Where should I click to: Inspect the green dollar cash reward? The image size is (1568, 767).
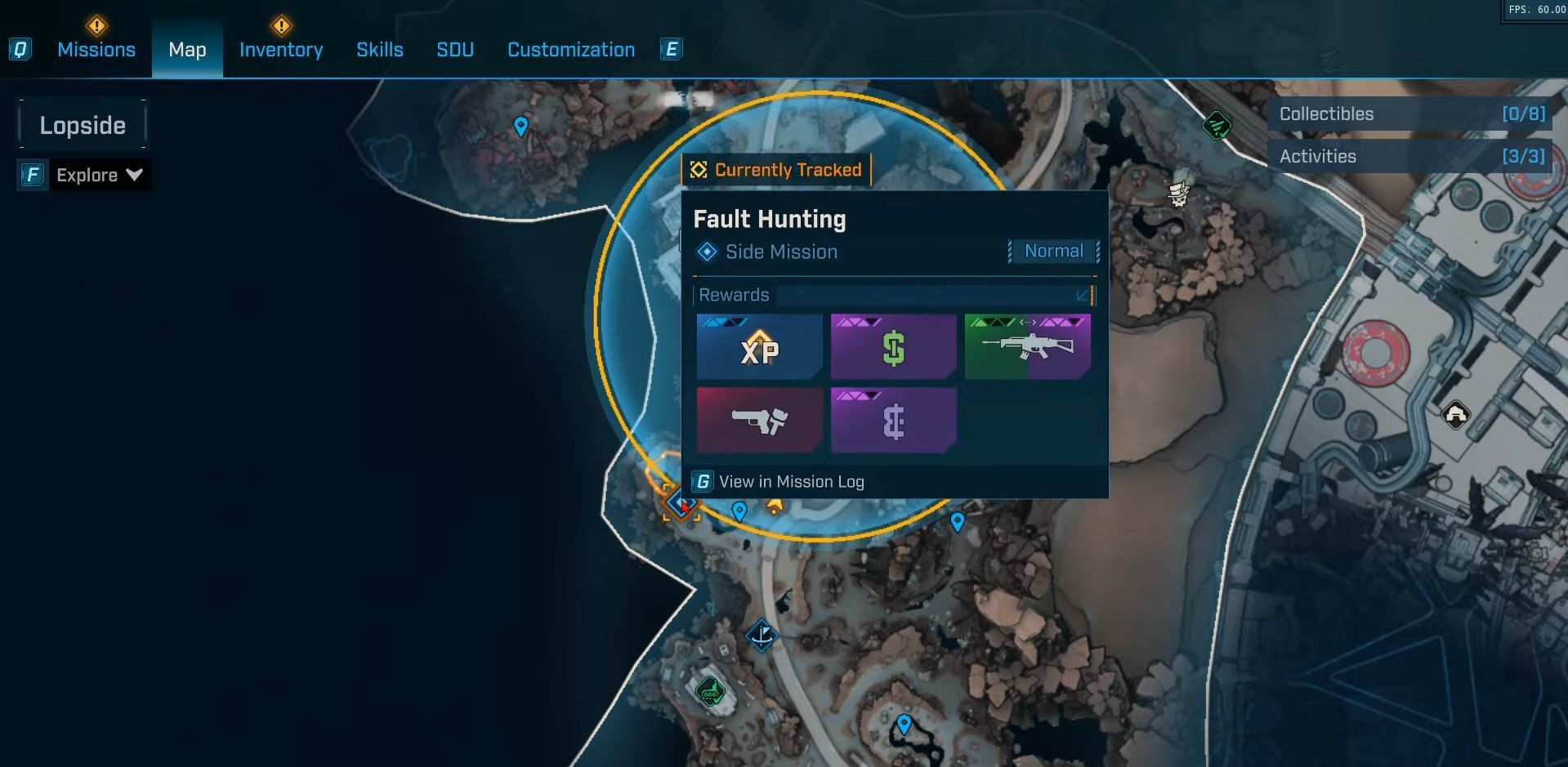893,347
